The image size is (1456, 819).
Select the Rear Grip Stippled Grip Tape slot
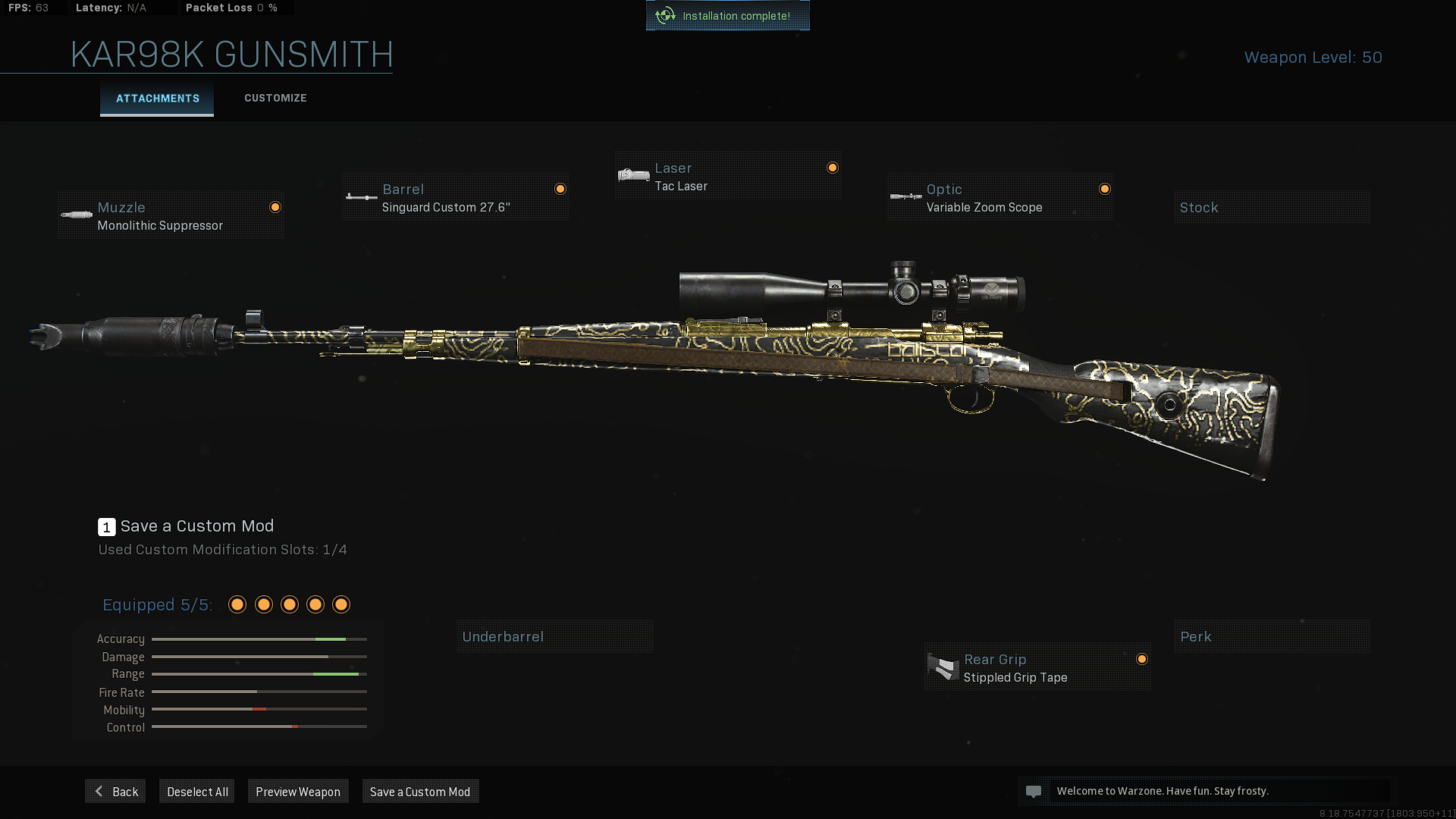(x=1037, y=668)
